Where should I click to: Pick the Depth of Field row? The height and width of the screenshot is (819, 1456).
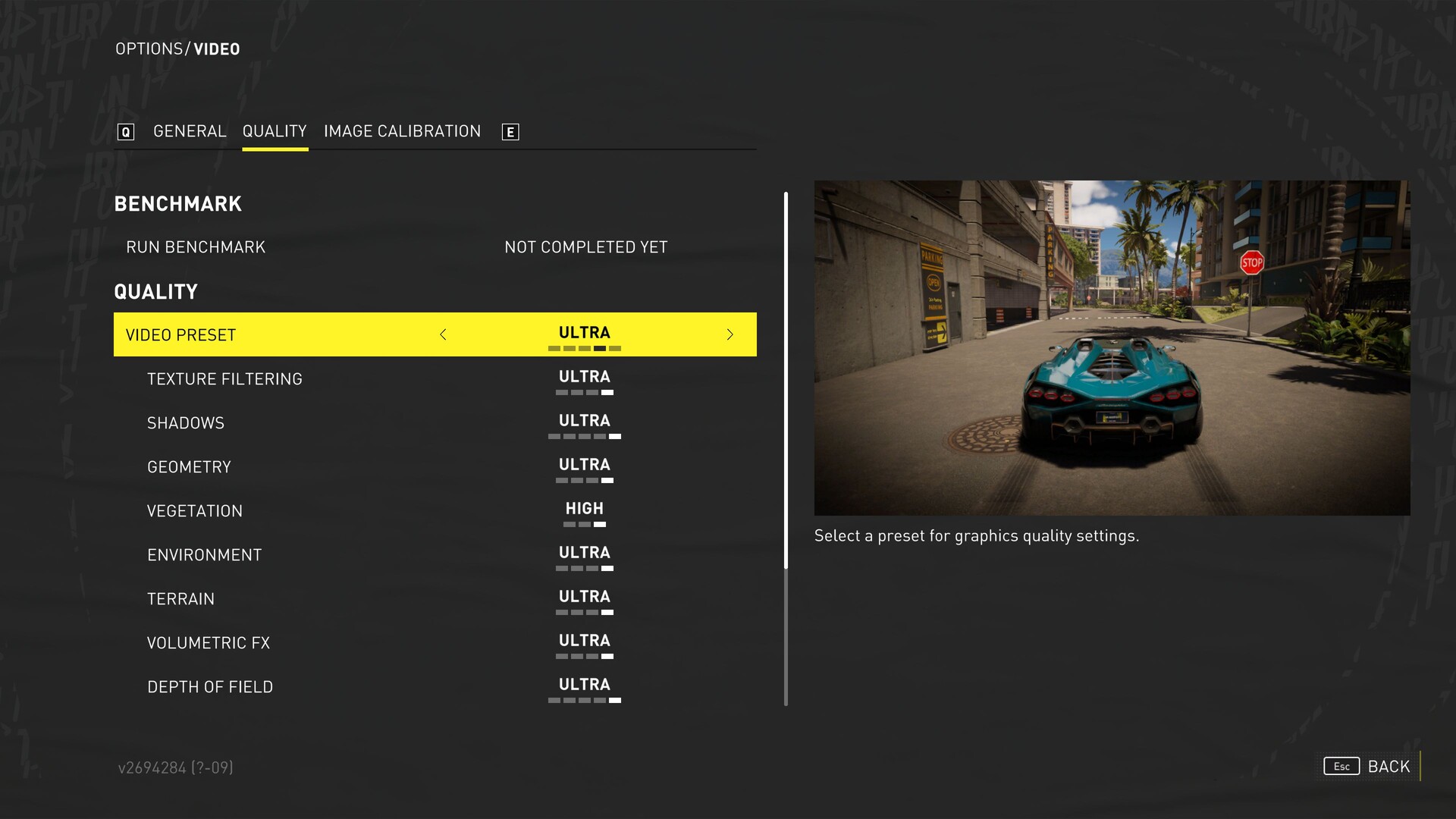(x=210, y=687)
